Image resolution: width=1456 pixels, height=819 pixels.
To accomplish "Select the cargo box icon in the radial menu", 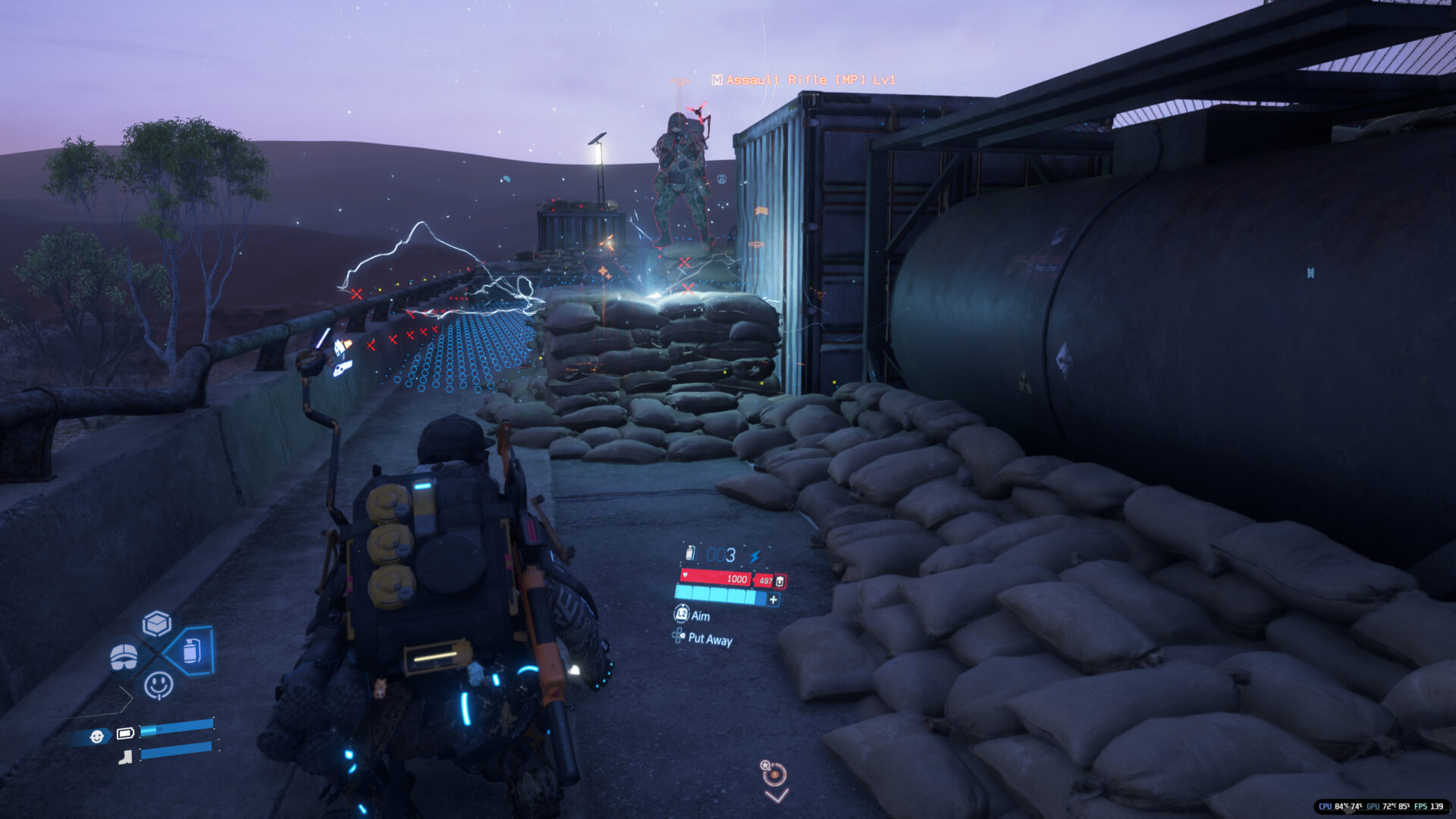I will pos(157,624).
